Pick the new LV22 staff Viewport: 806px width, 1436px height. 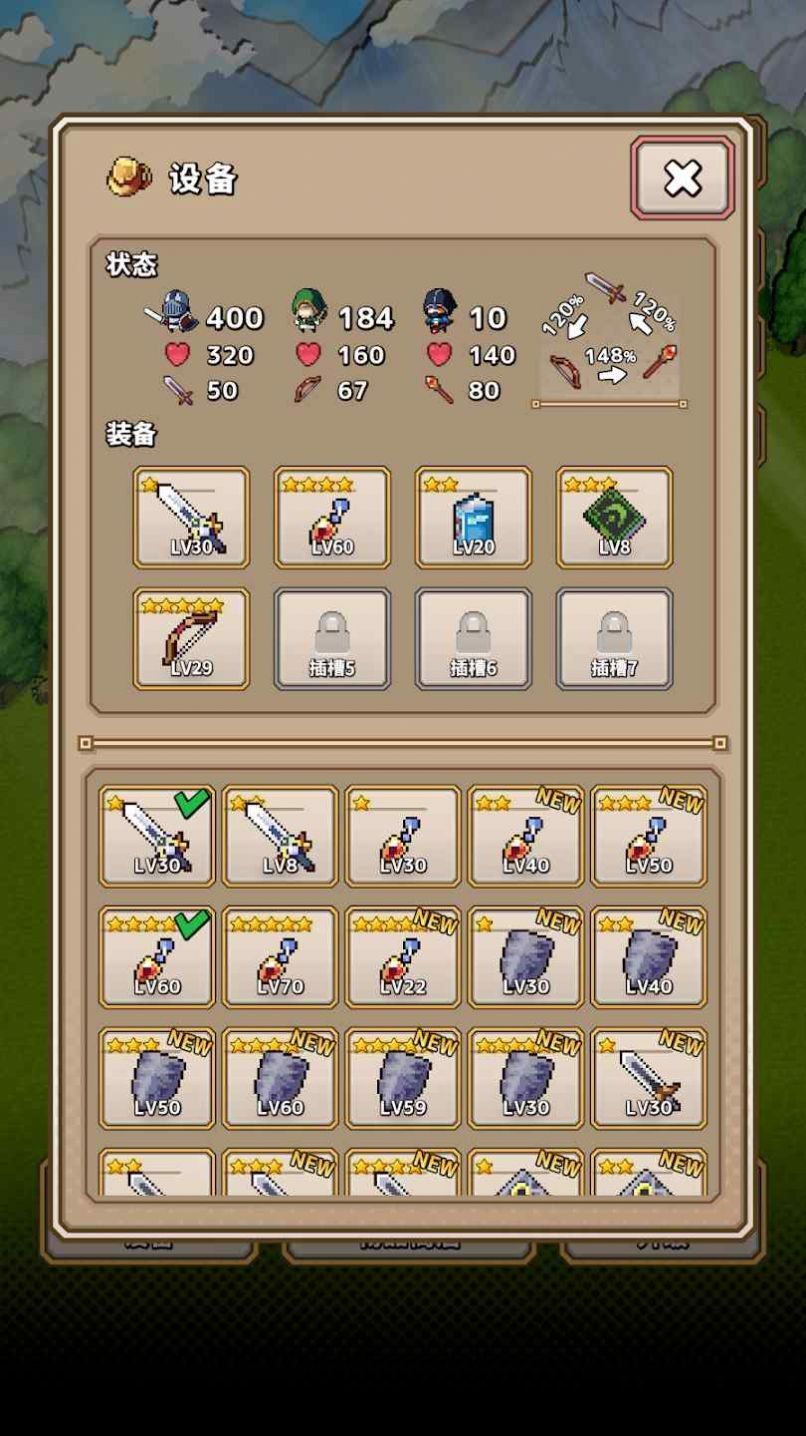click(x=403, y=957)
